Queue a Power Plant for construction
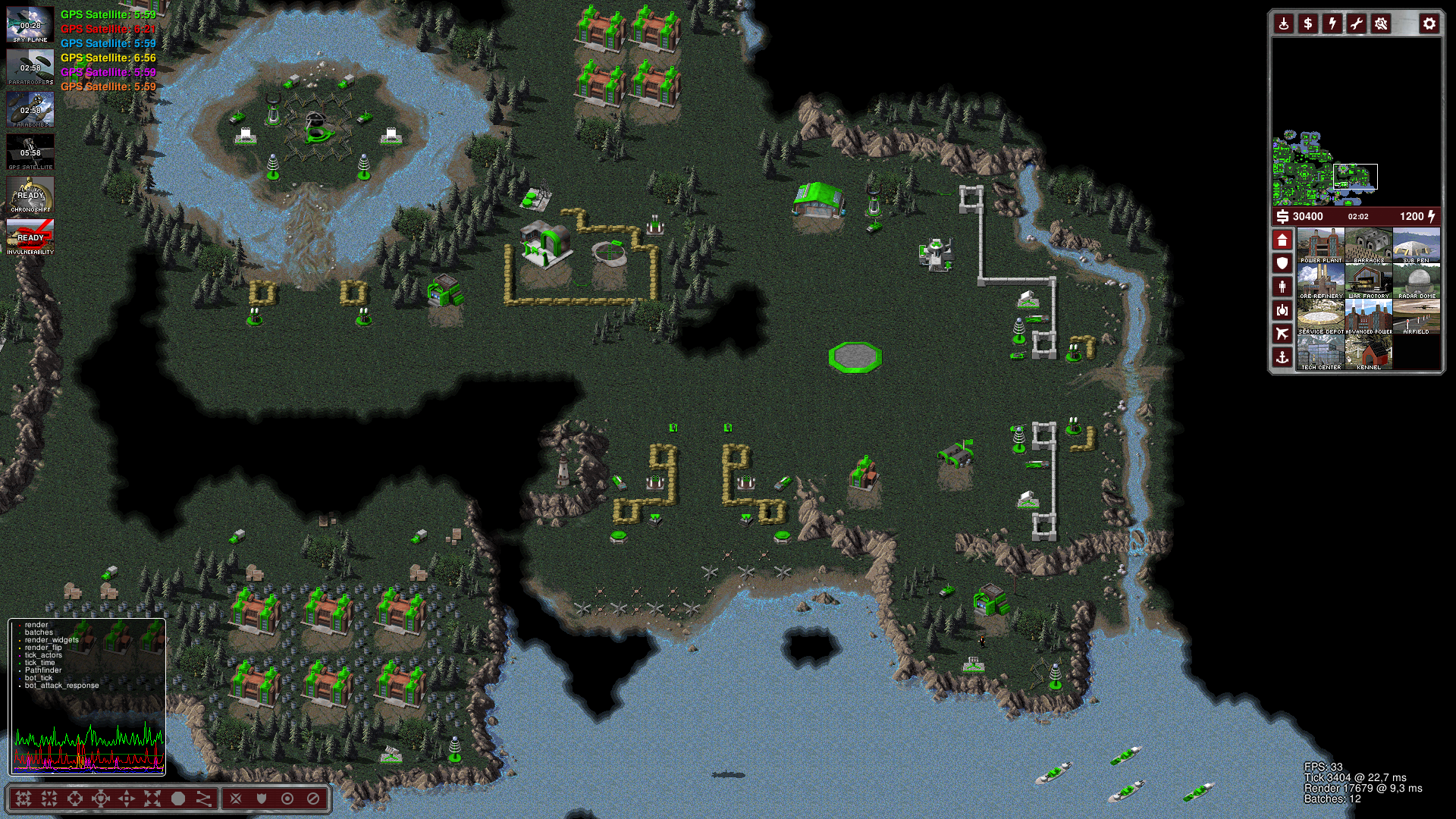The width and height of the screenshot is (1456, 819). click(1321, 245)
